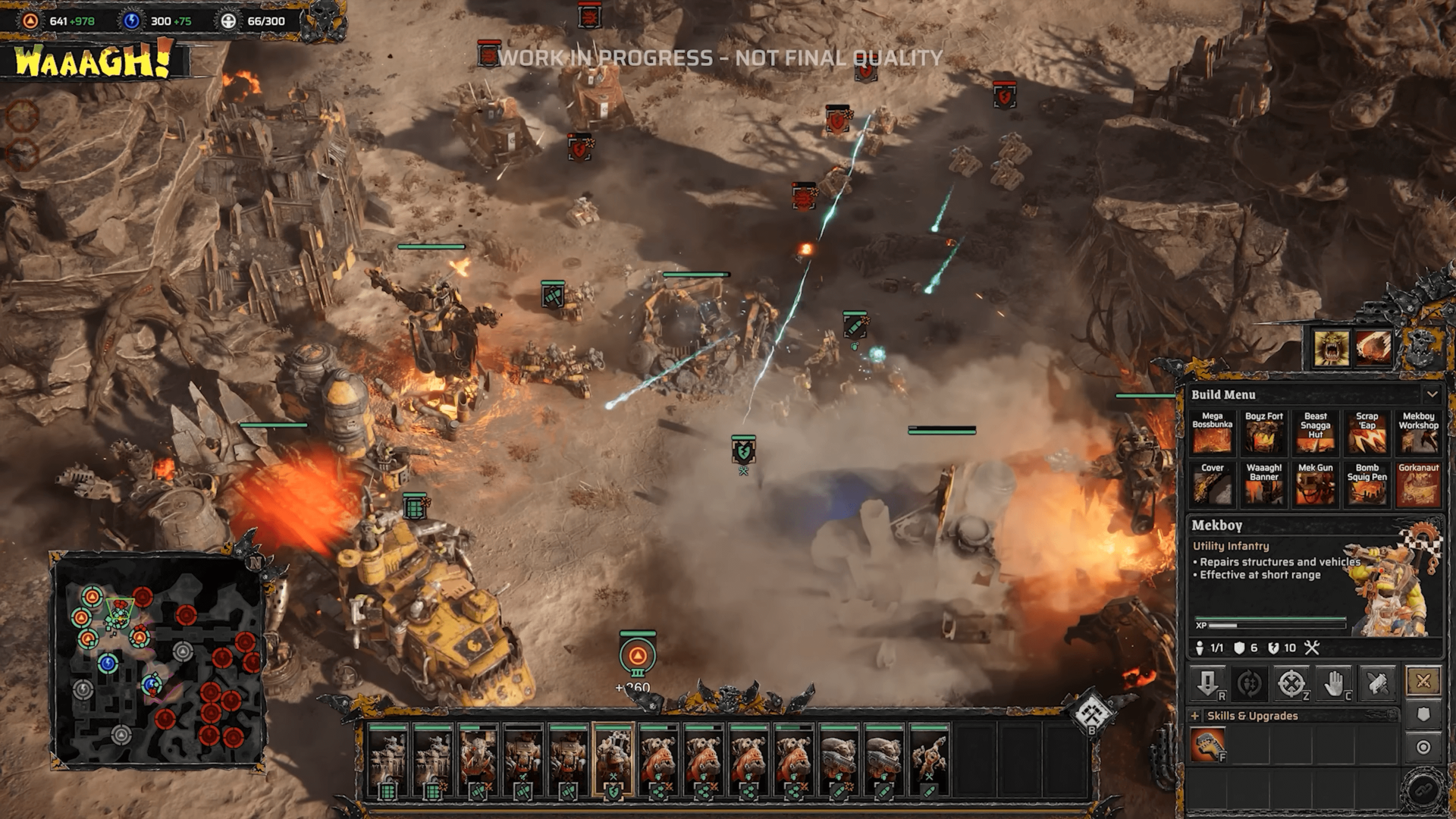Choose the Mek Gun emplacement
The height and width of the screenshot is (819, 1456).
click(x=1315, y=485)
